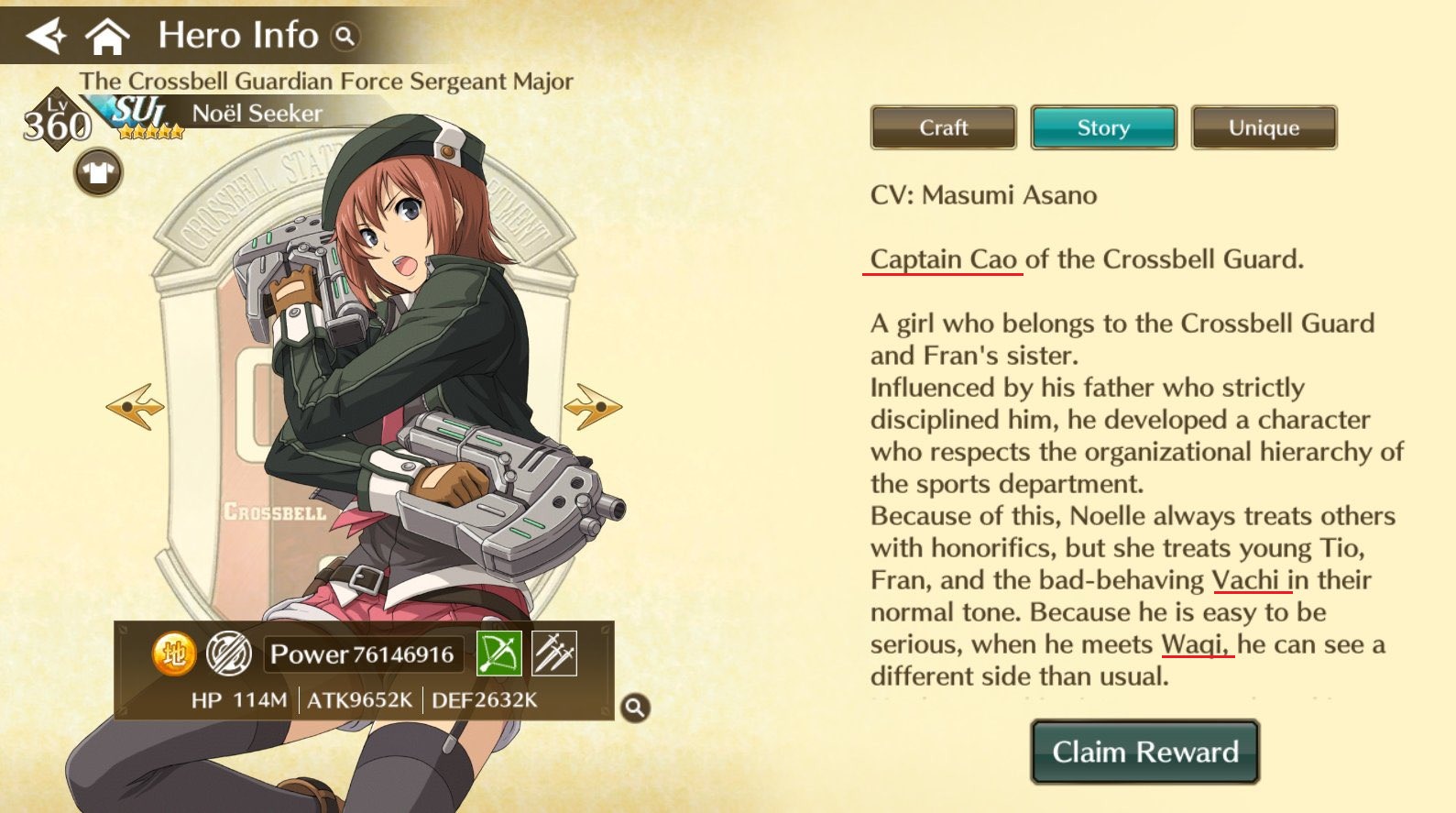The height and width of the screenshot is (813, 1456).
Task: Switch to the Craft tab
Action: (x=943, y=127)
